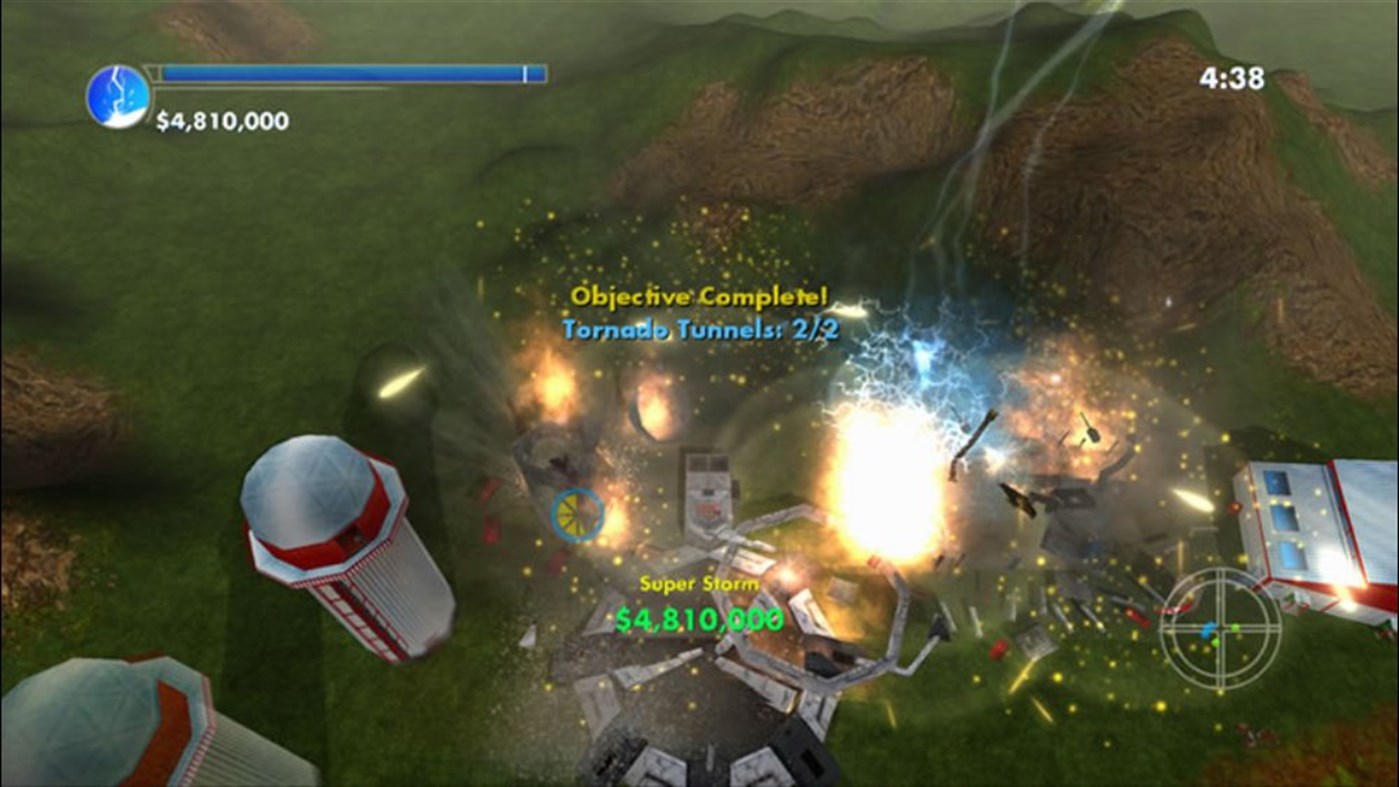Click the Objective Complete banner
Image resolution: width=1399 pixels, height=787 pixels.
[x=694, y=297]
